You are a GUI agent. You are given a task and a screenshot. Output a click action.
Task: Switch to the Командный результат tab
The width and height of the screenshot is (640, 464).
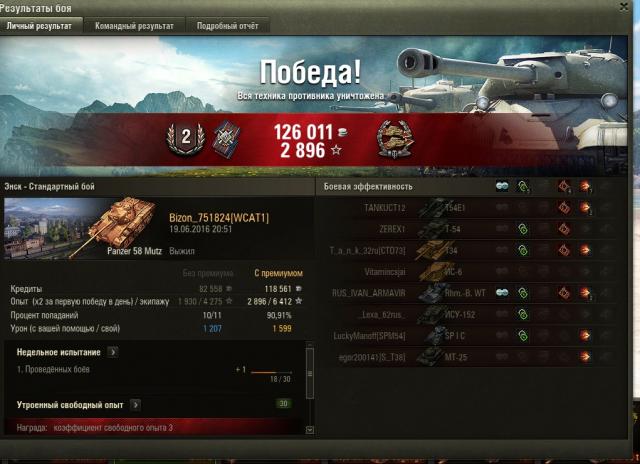point(134,25)
